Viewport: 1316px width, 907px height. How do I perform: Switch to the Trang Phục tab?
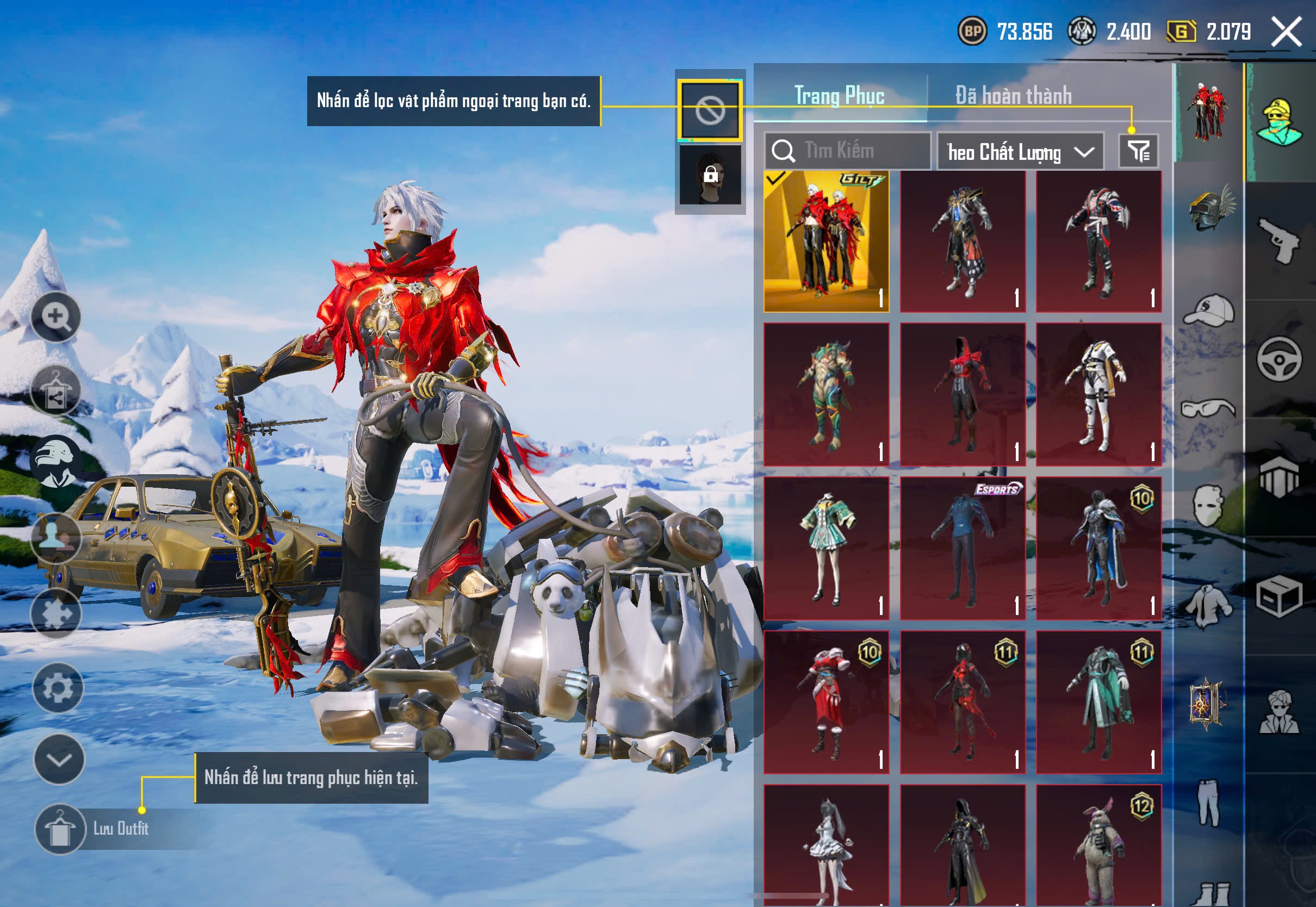click(839, 96)
